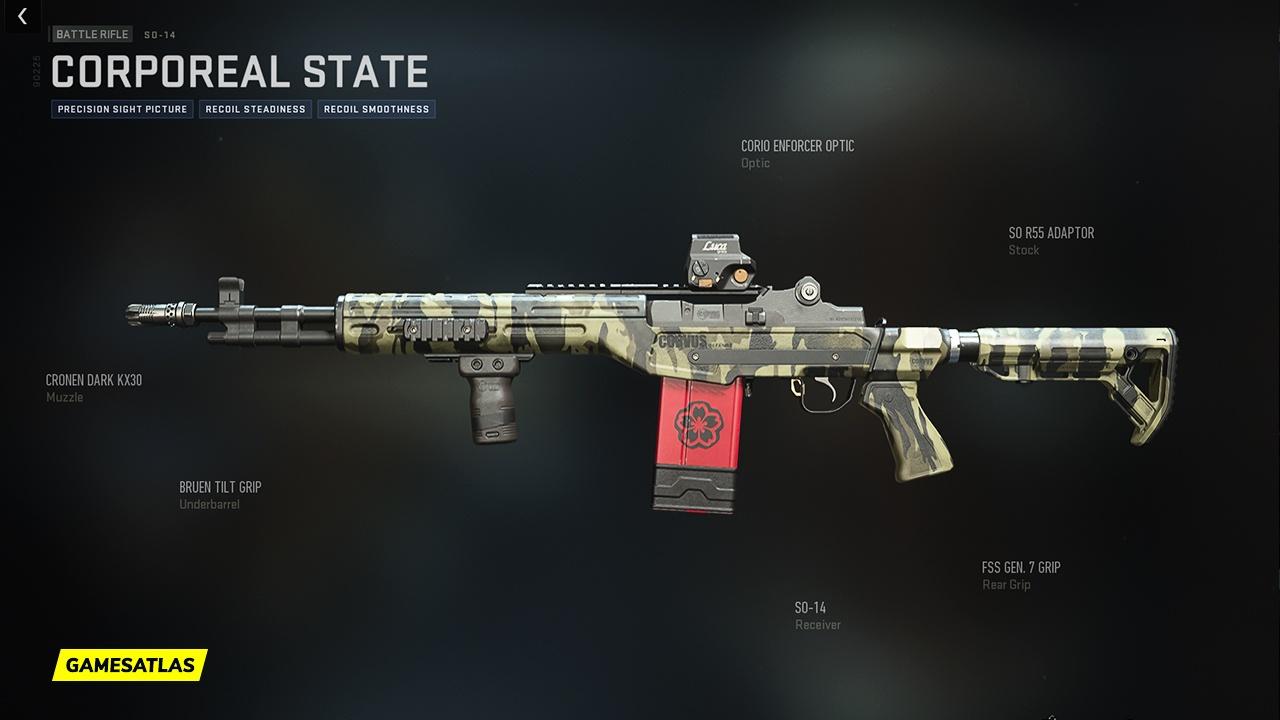Screen dimensions: 1280x720
Task: Click the Battle Rifle category badge
Action: point(92,34)
